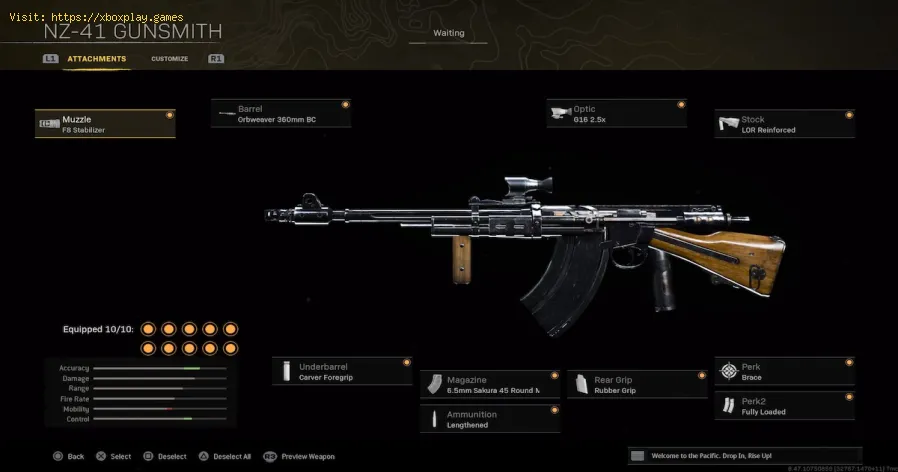Select the Muzzle F8 Stabilizer slot
Image resolution: width=898 pixels, height=472 pixels.
105,124
